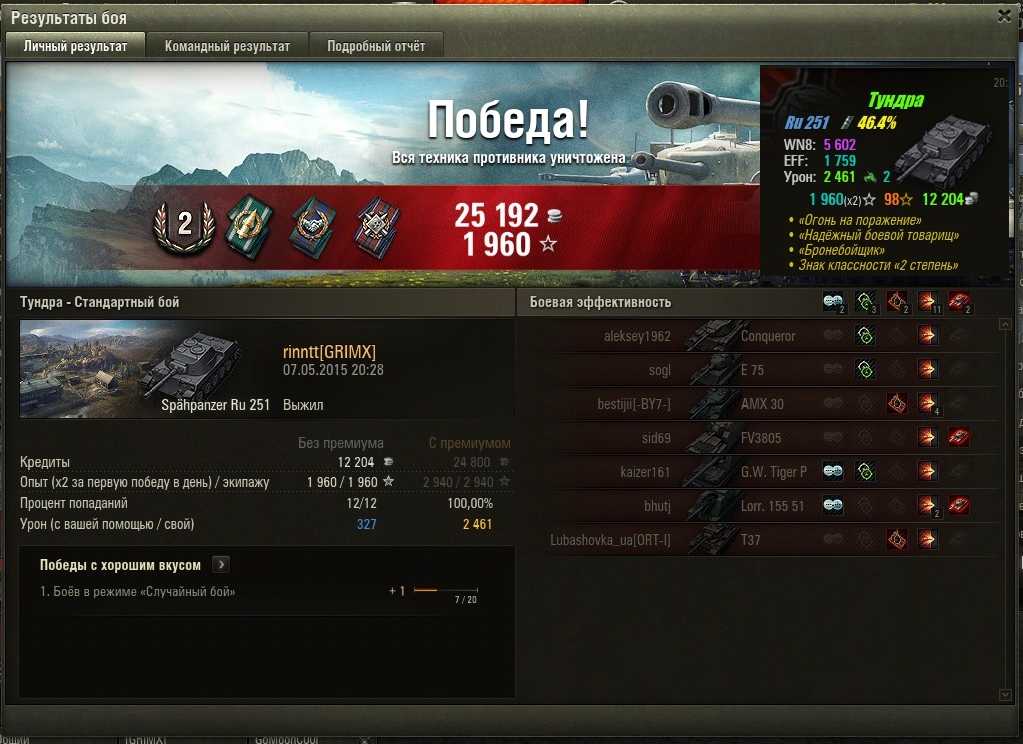1023x744 pixels.
Task: Click the class badge medal numbered 2
Action: tap(184, 224)
